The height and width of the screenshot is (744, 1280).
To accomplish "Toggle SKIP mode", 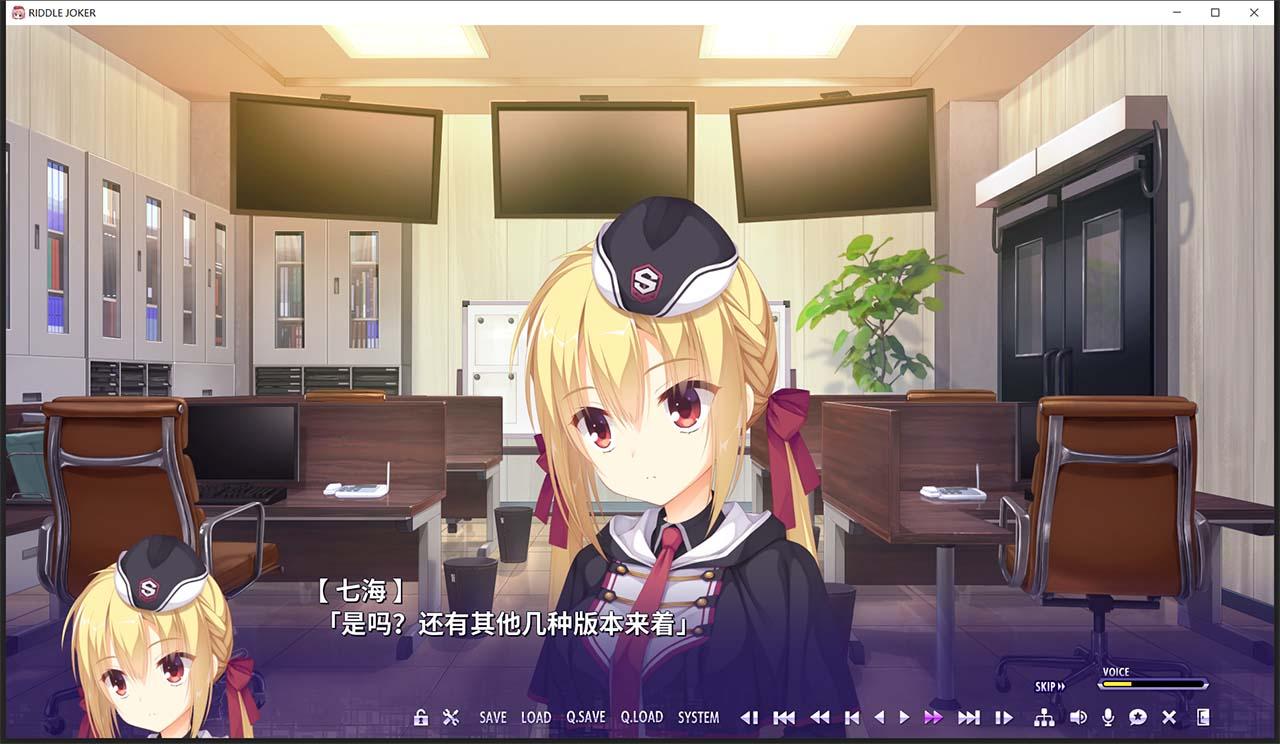I will pos(1046,686).
